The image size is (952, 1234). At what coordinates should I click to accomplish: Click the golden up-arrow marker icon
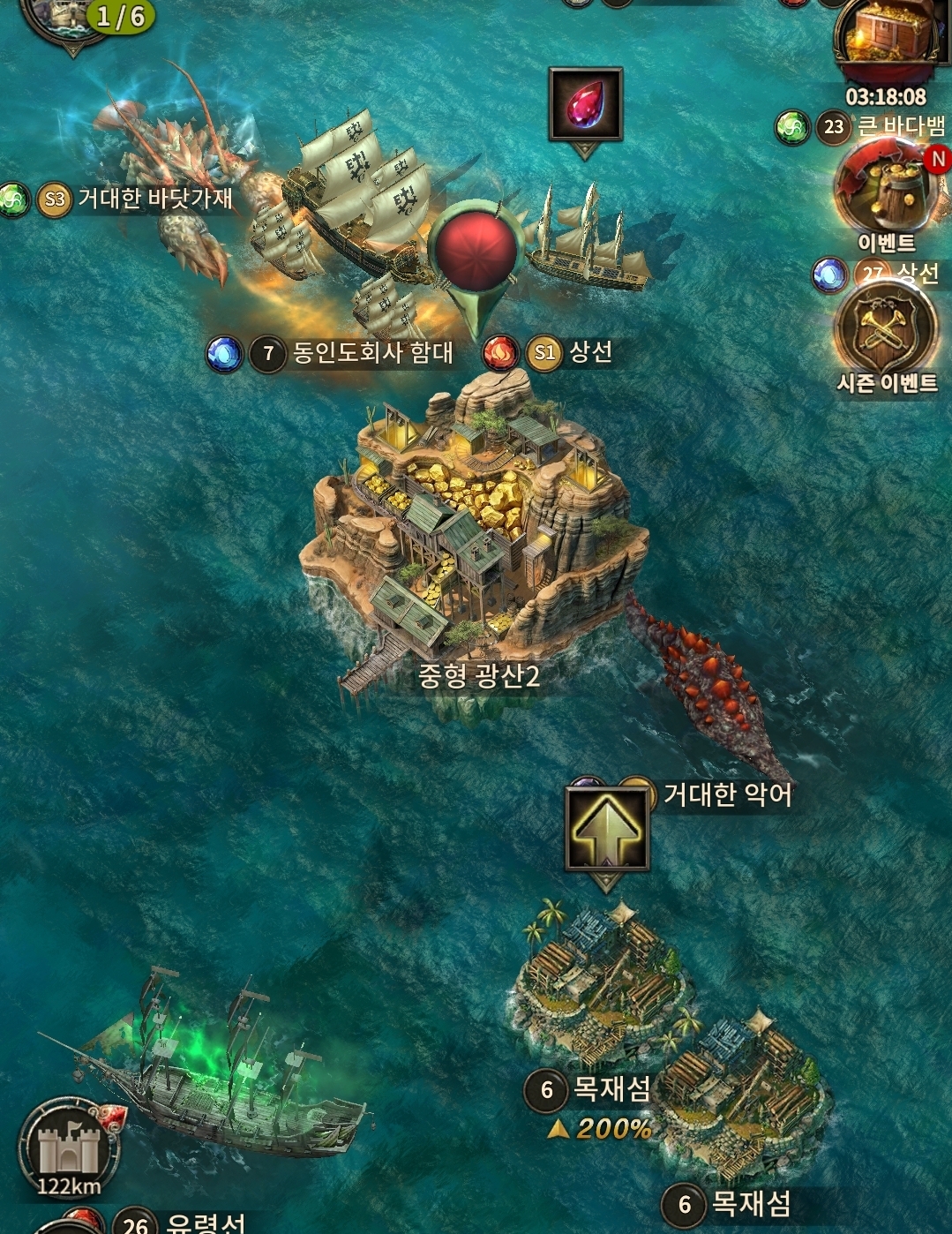tap(607, 829)
